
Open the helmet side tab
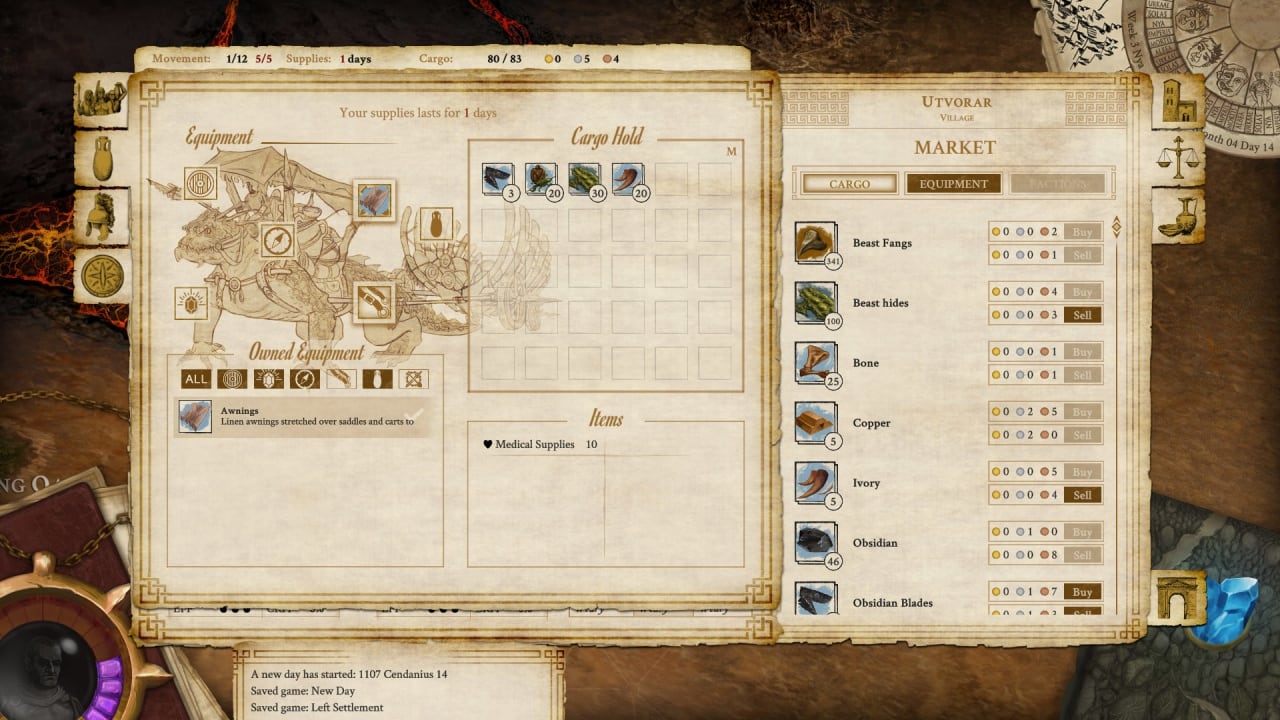pos(101,217)
